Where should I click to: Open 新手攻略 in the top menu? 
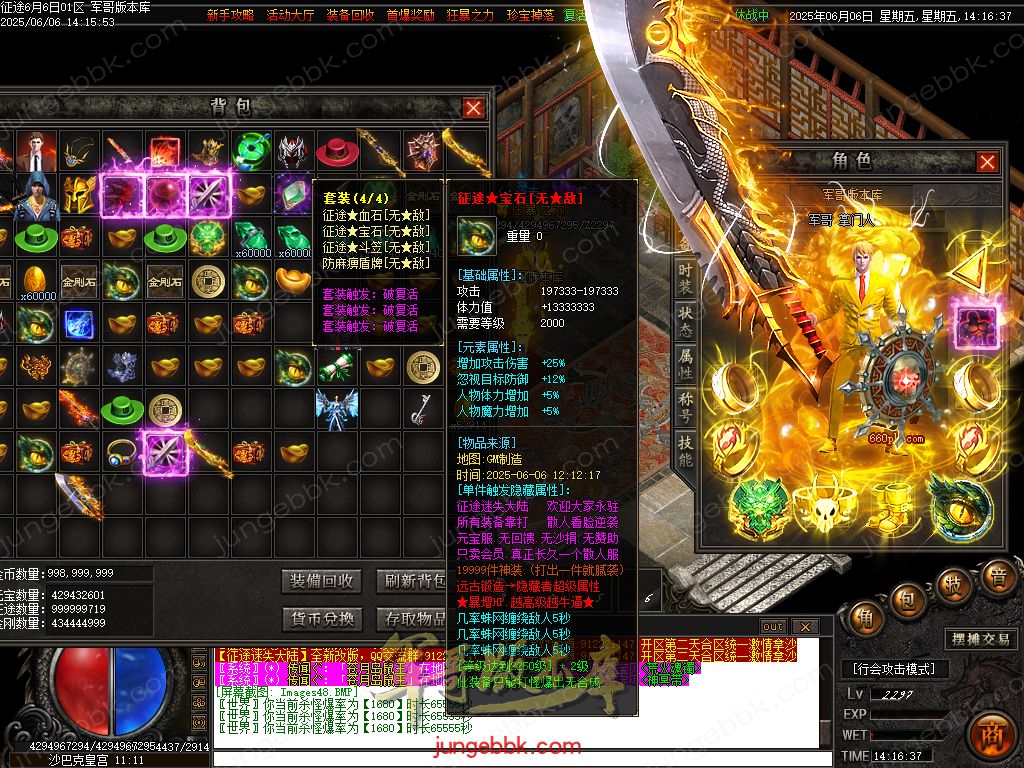[x=230, y=16]
